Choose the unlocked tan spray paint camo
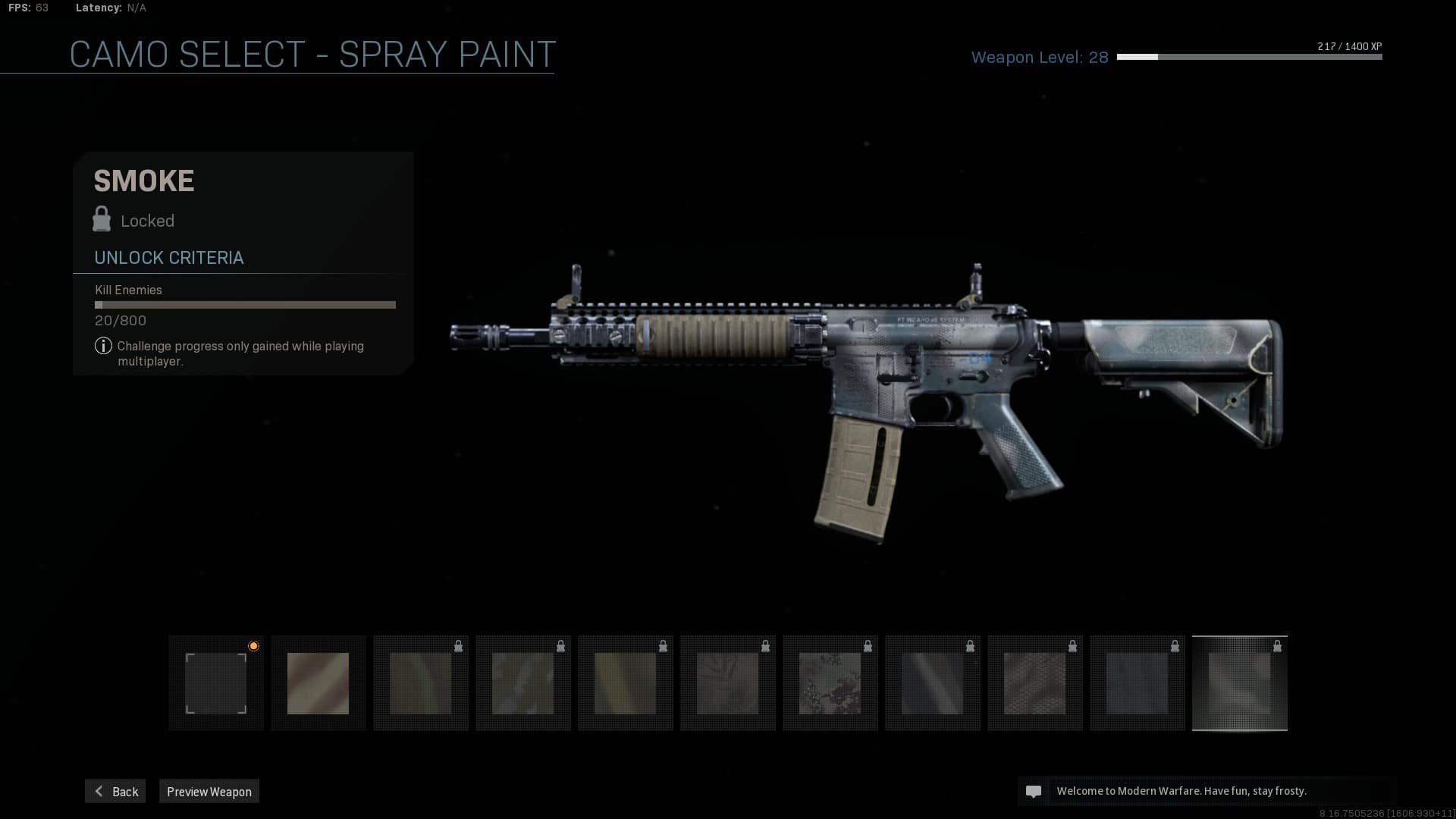 [x=318, y=683]
